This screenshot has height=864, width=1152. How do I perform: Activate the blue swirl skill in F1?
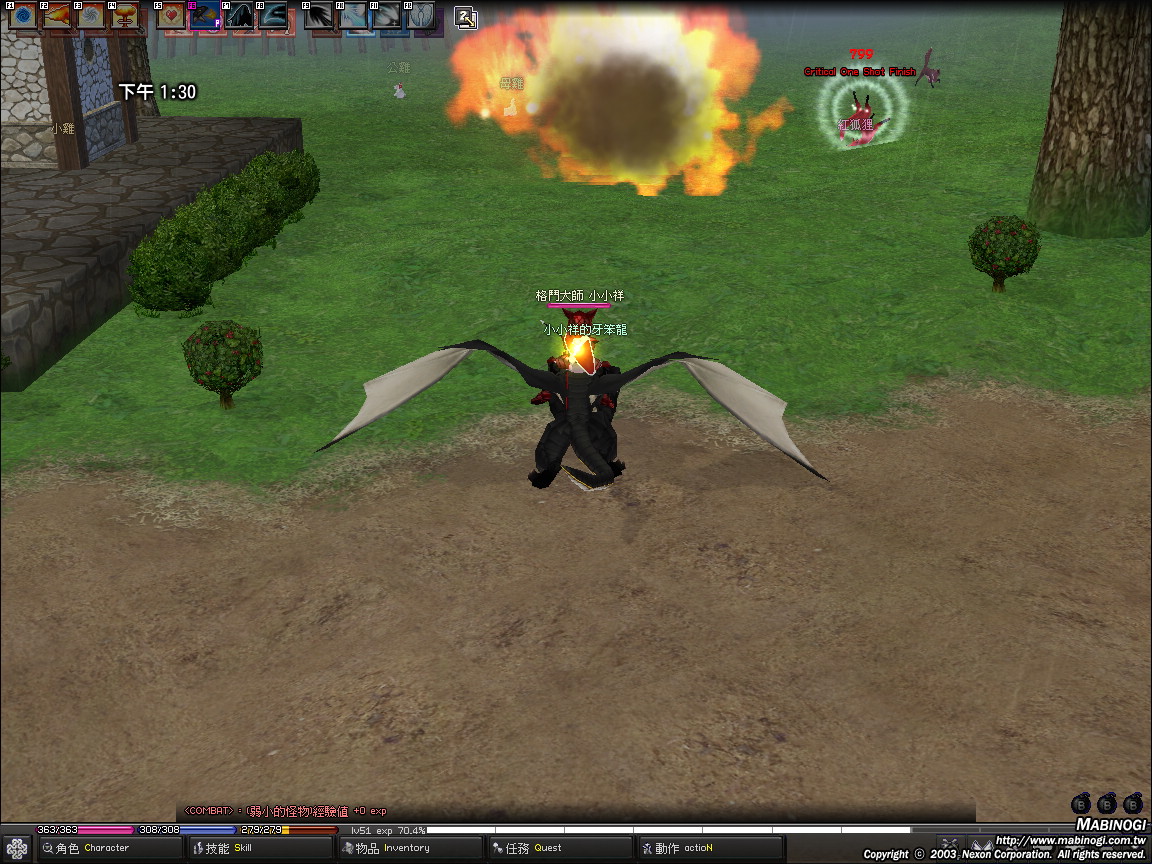point(23,16)
